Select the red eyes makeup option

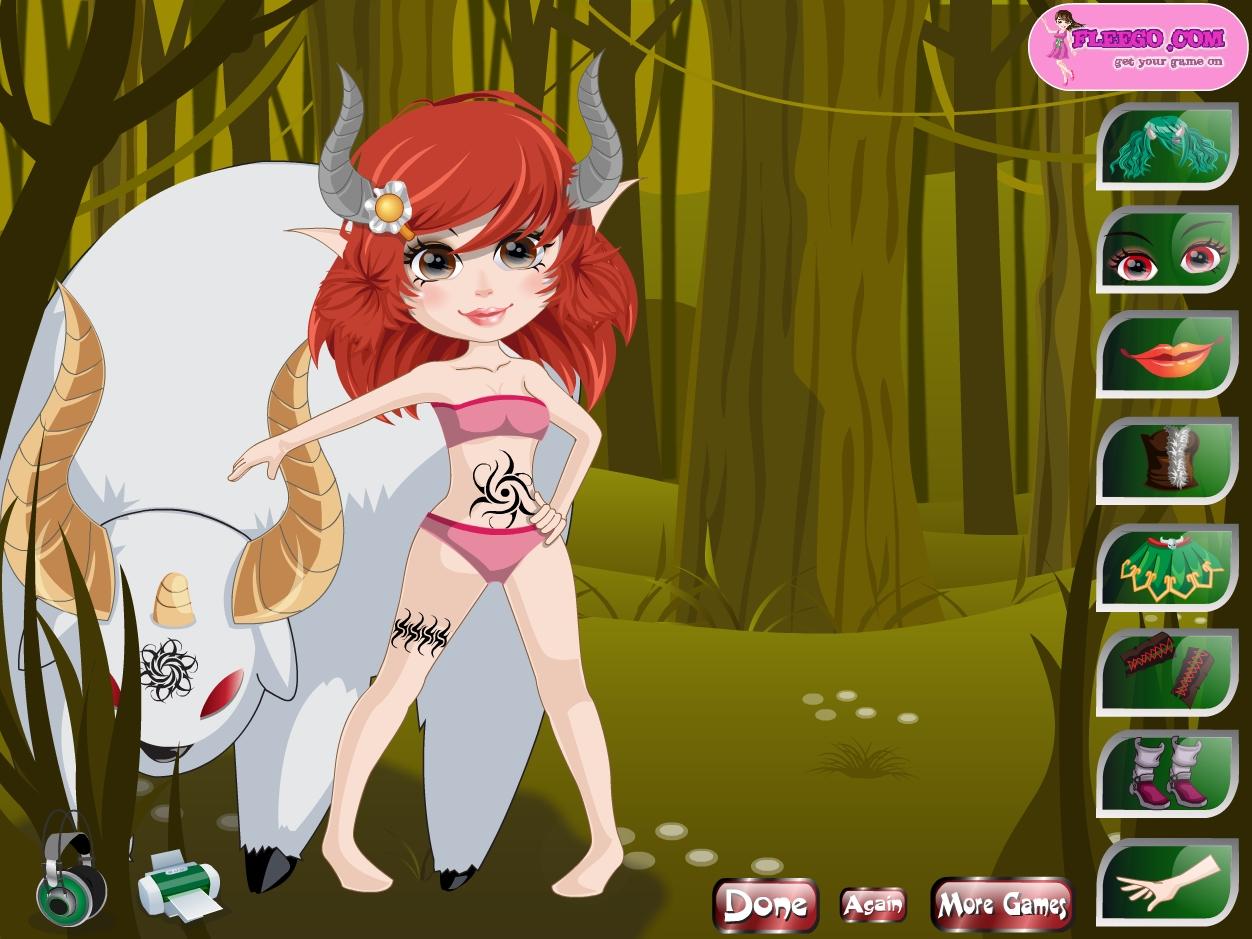[x=1167, y=252]
